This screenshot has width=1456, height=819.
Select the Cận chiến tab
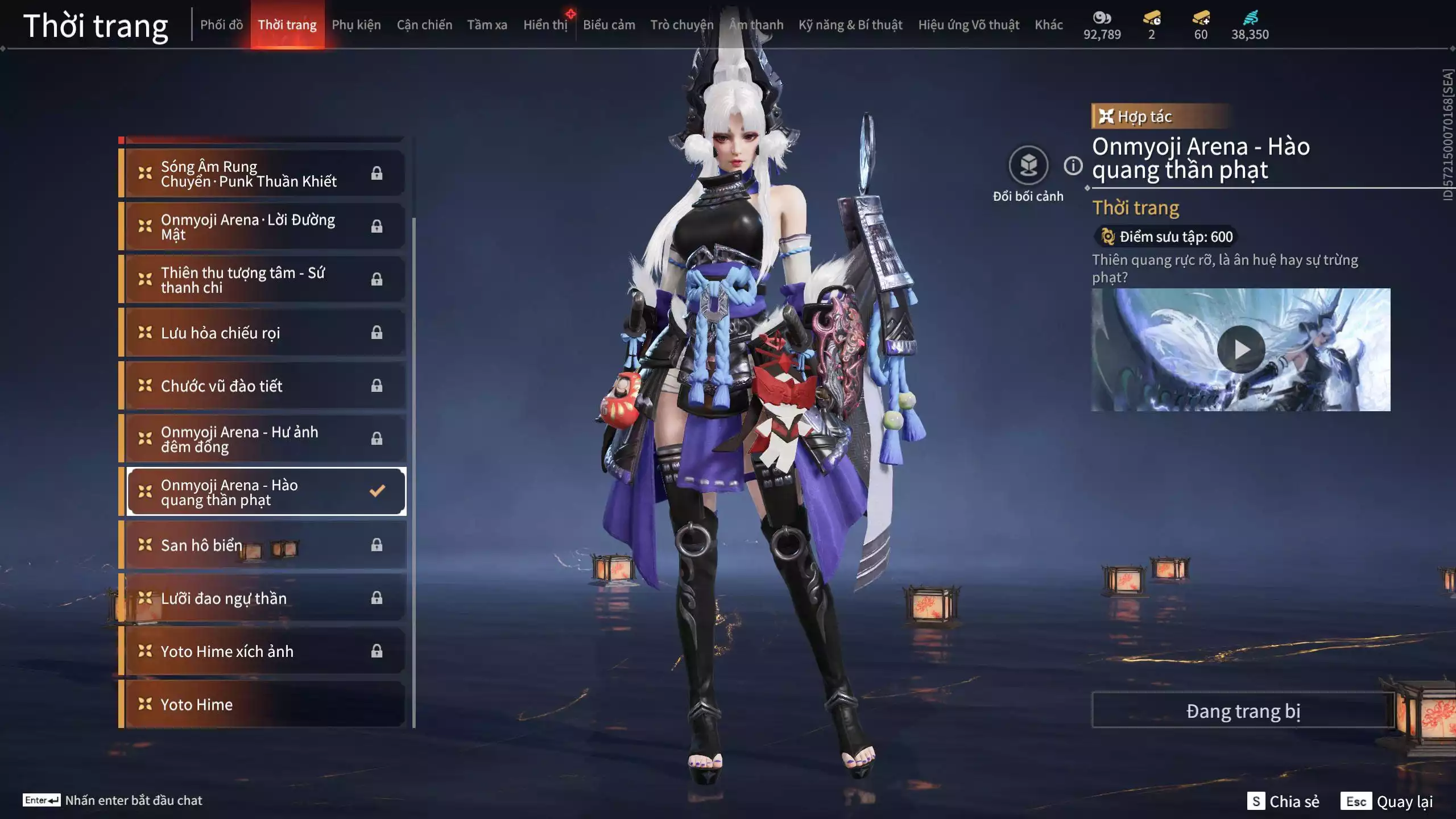tap(424, 25)
